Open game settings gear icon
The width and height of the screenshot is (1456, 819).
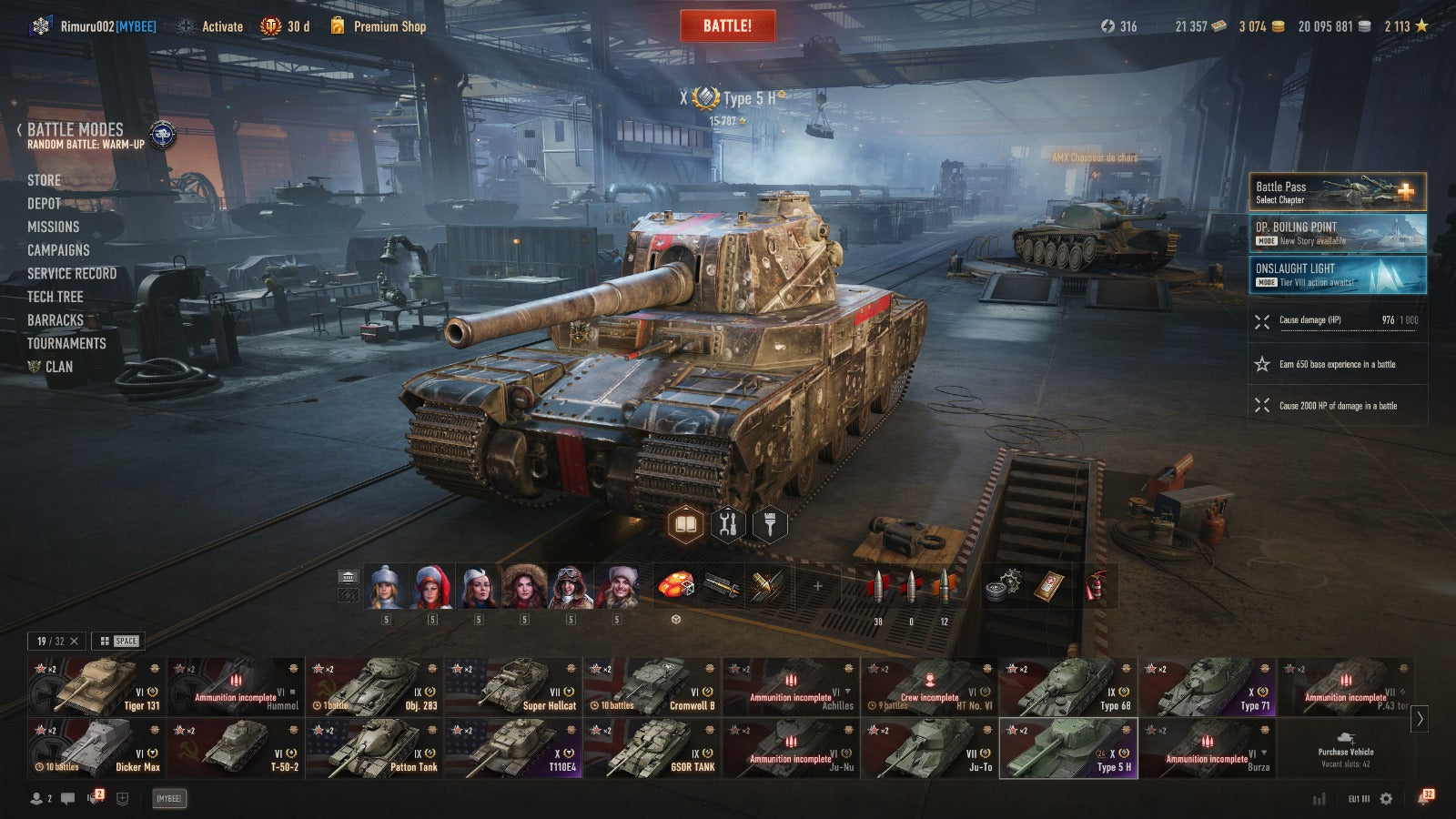1386,799
